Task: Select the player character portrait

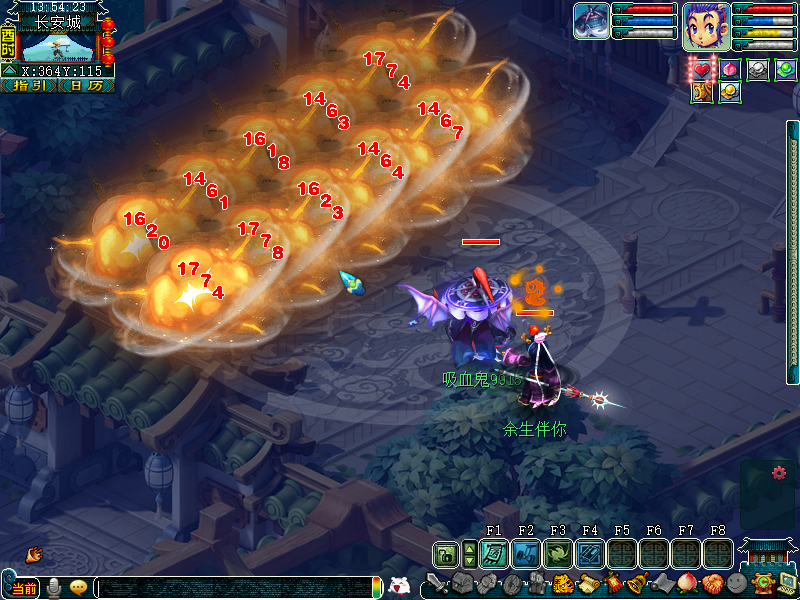Action: click(705, 26)
